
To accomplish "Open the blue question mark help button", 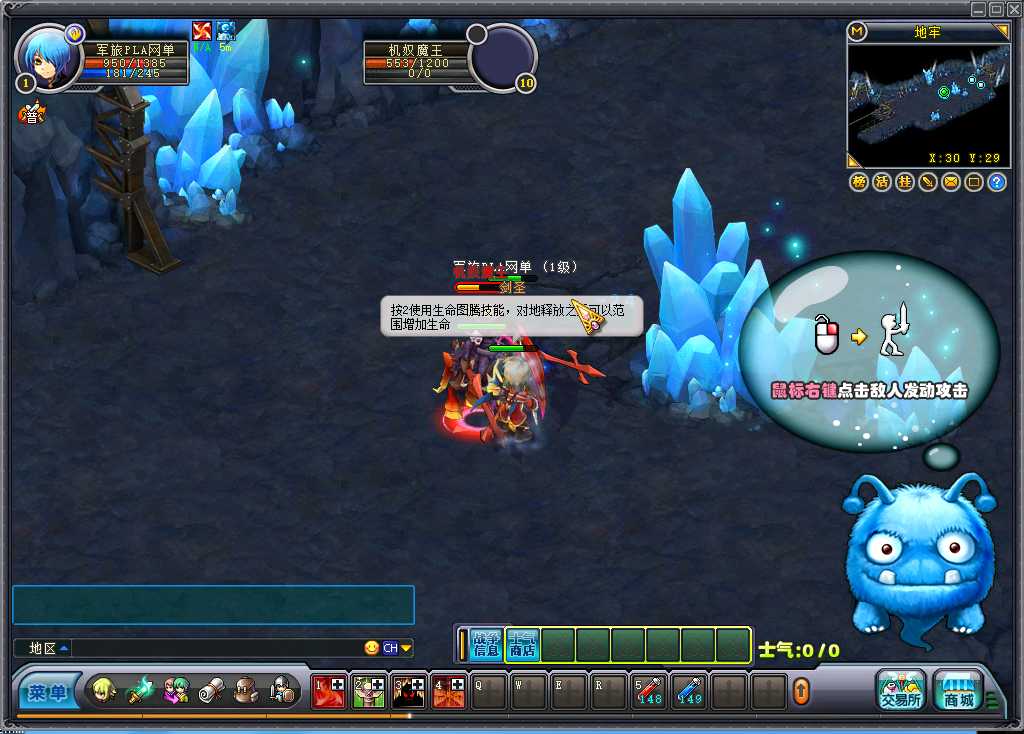I will click(x=997, y=182).
